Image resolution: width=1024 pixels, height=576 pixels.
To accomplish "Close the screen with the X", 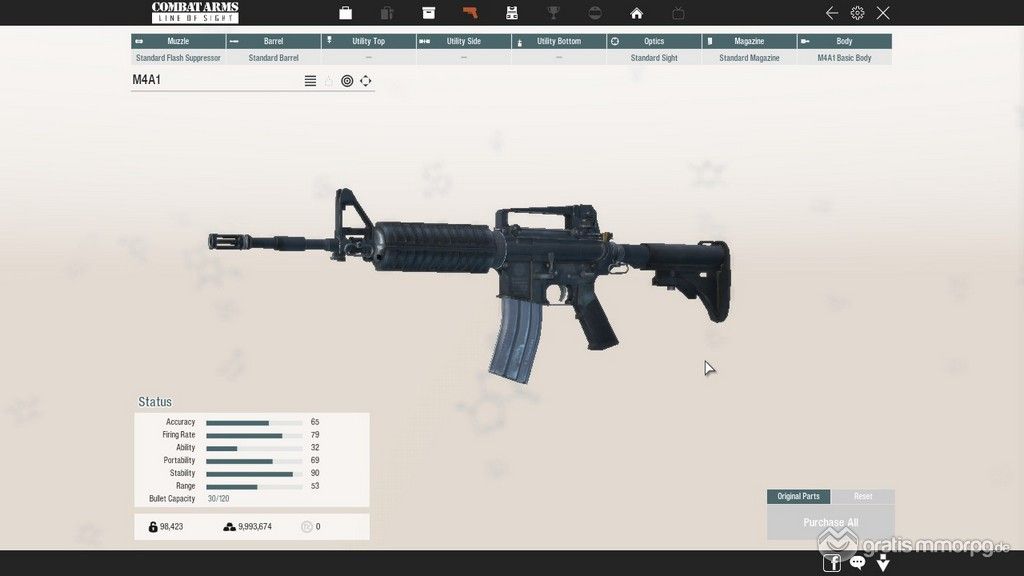I will click(883, 13).
